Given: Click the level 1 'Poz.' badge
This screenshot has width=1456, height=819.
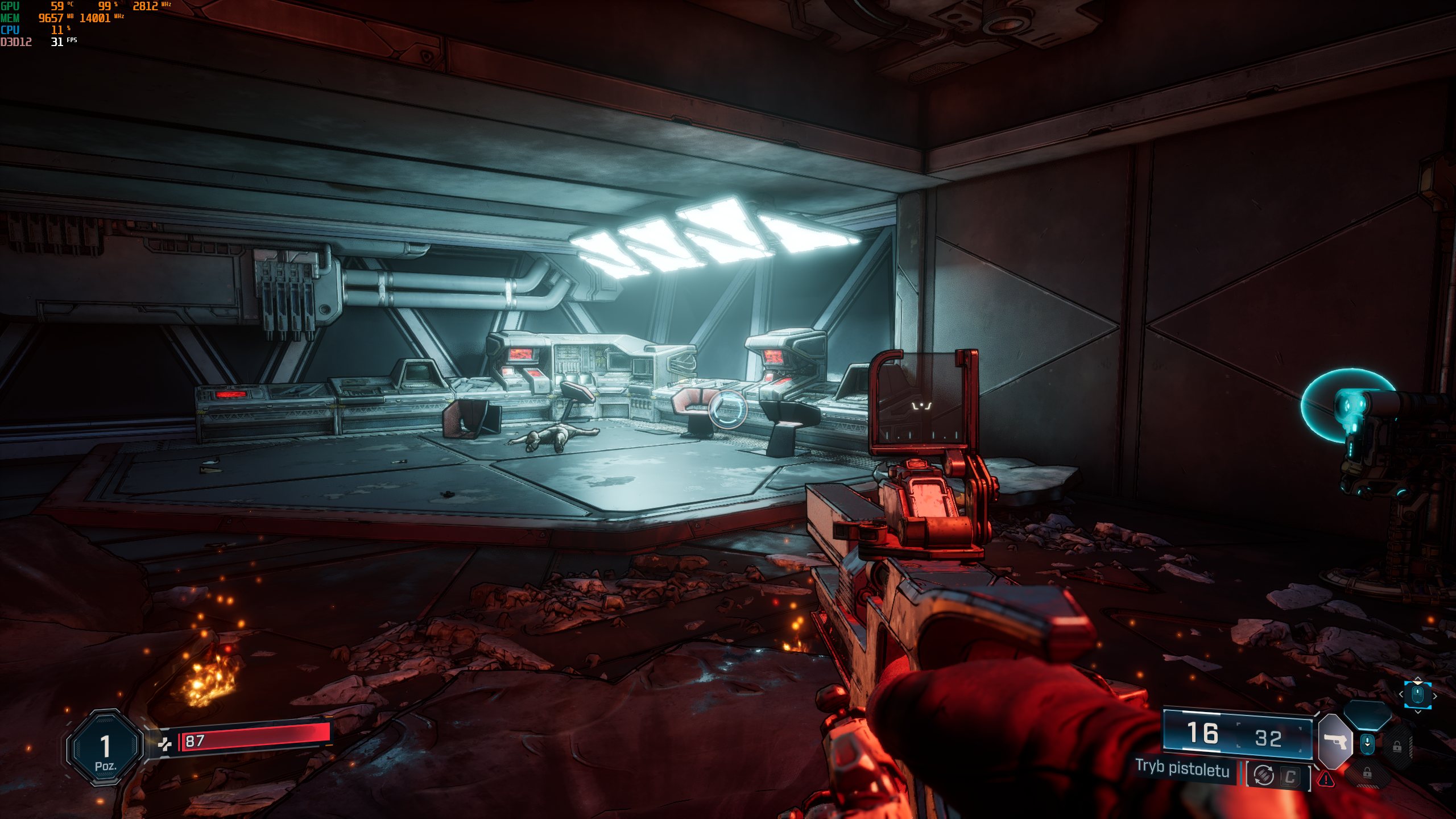Looking at the screenshot, I should point(105,748).
